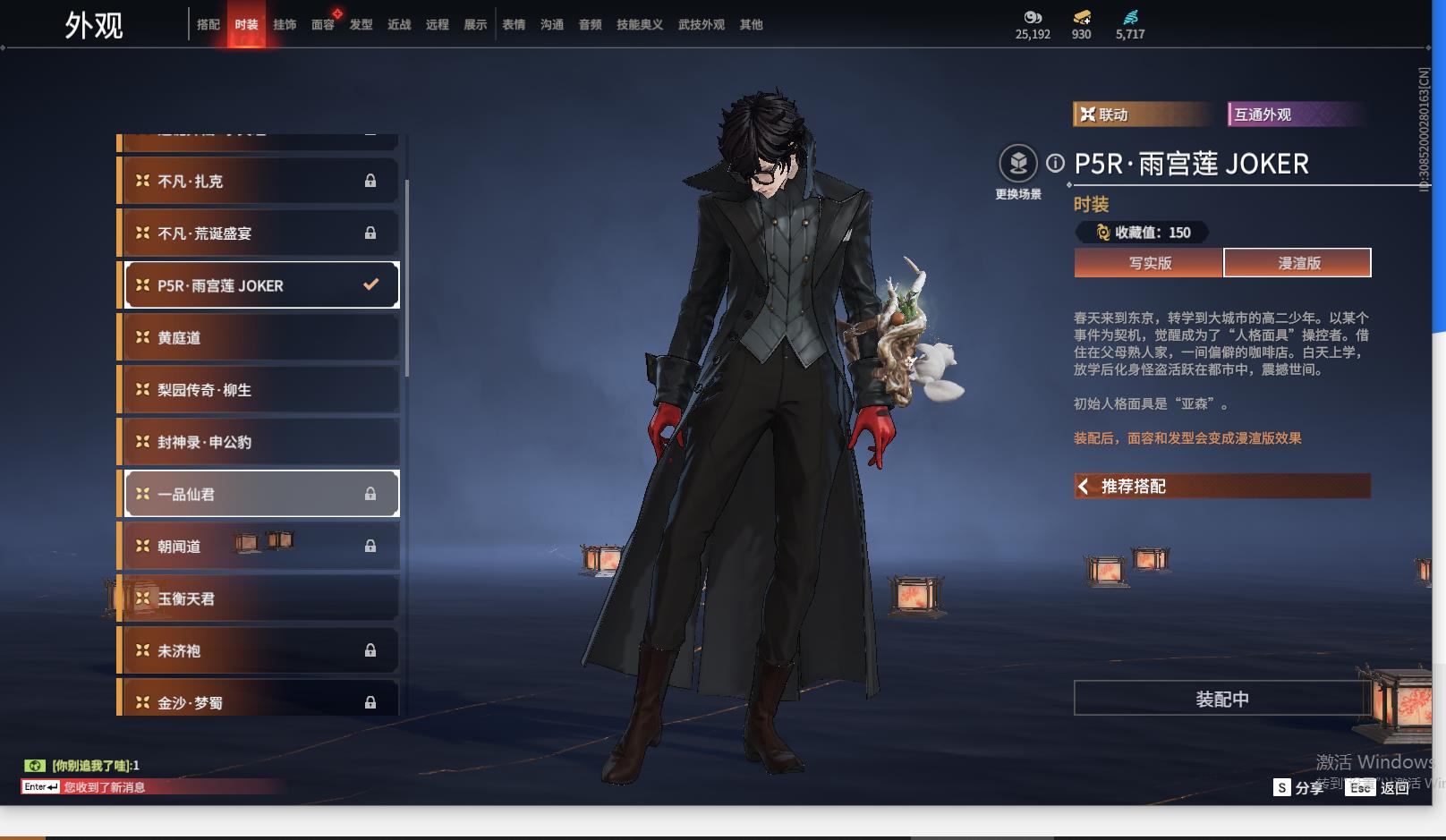Open the 近战 weapon appearance tab

click(399, 25)
